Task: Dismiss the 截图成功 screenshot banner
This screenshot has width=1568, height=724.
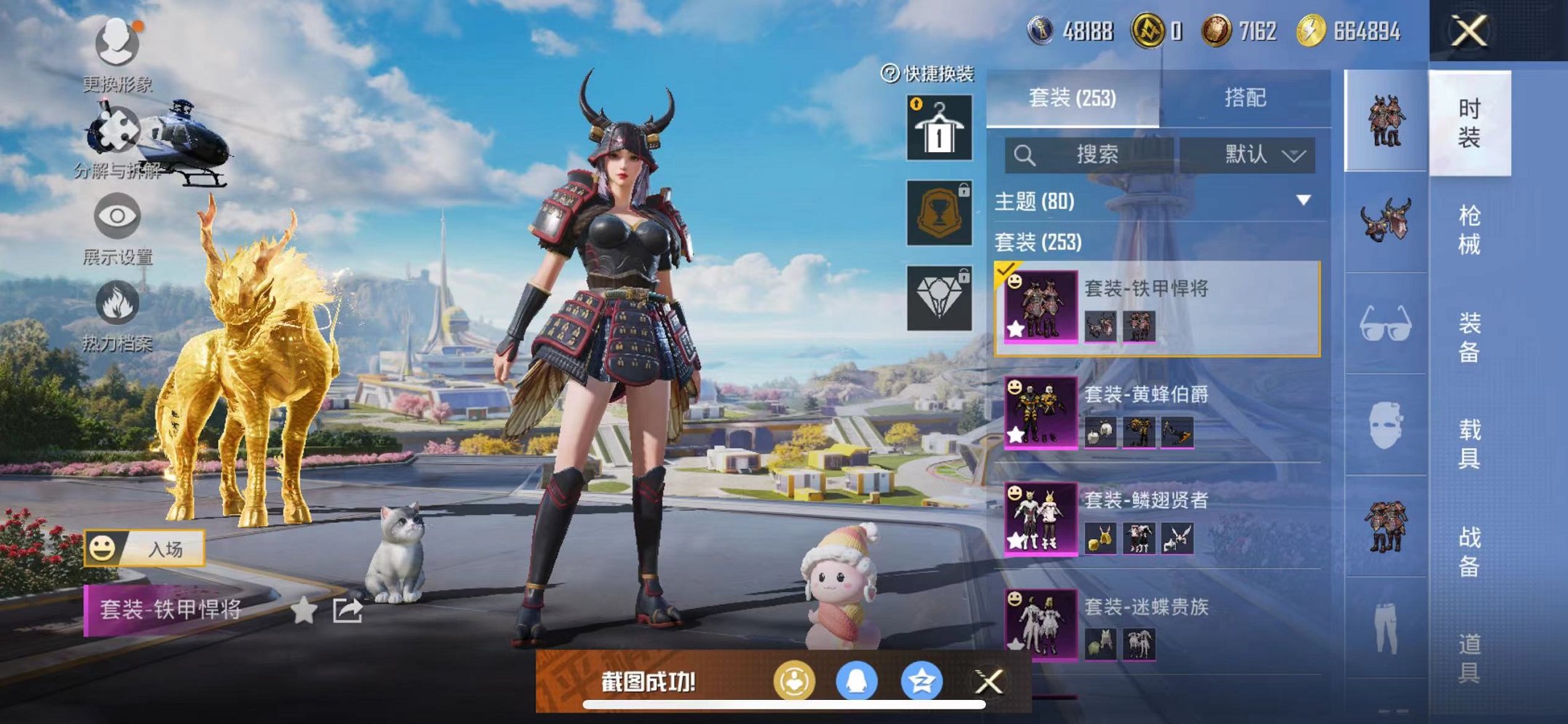Action: (x=989, y=682)
